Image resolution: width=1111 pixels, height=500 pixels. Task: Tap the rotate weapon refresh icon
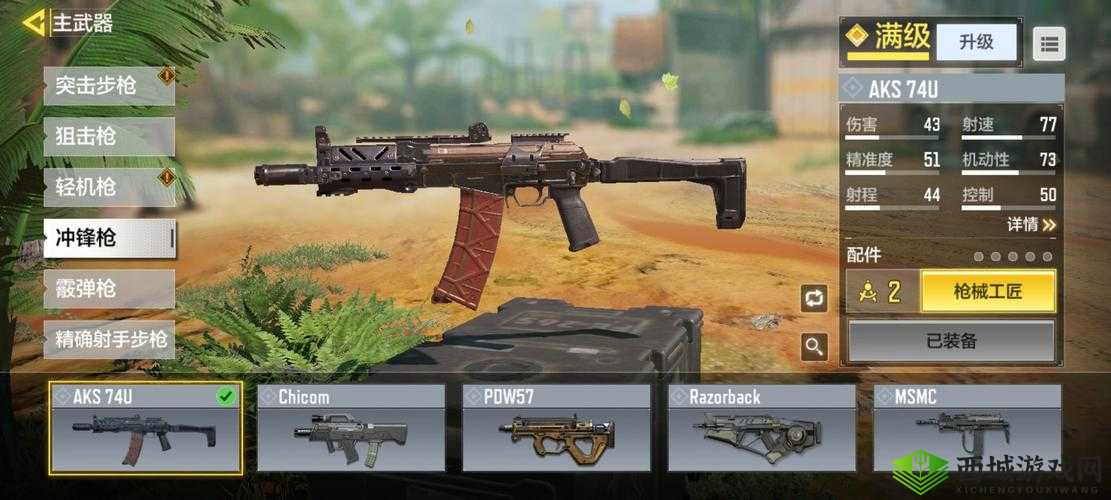pyautogui.click(x=814, y=298)
